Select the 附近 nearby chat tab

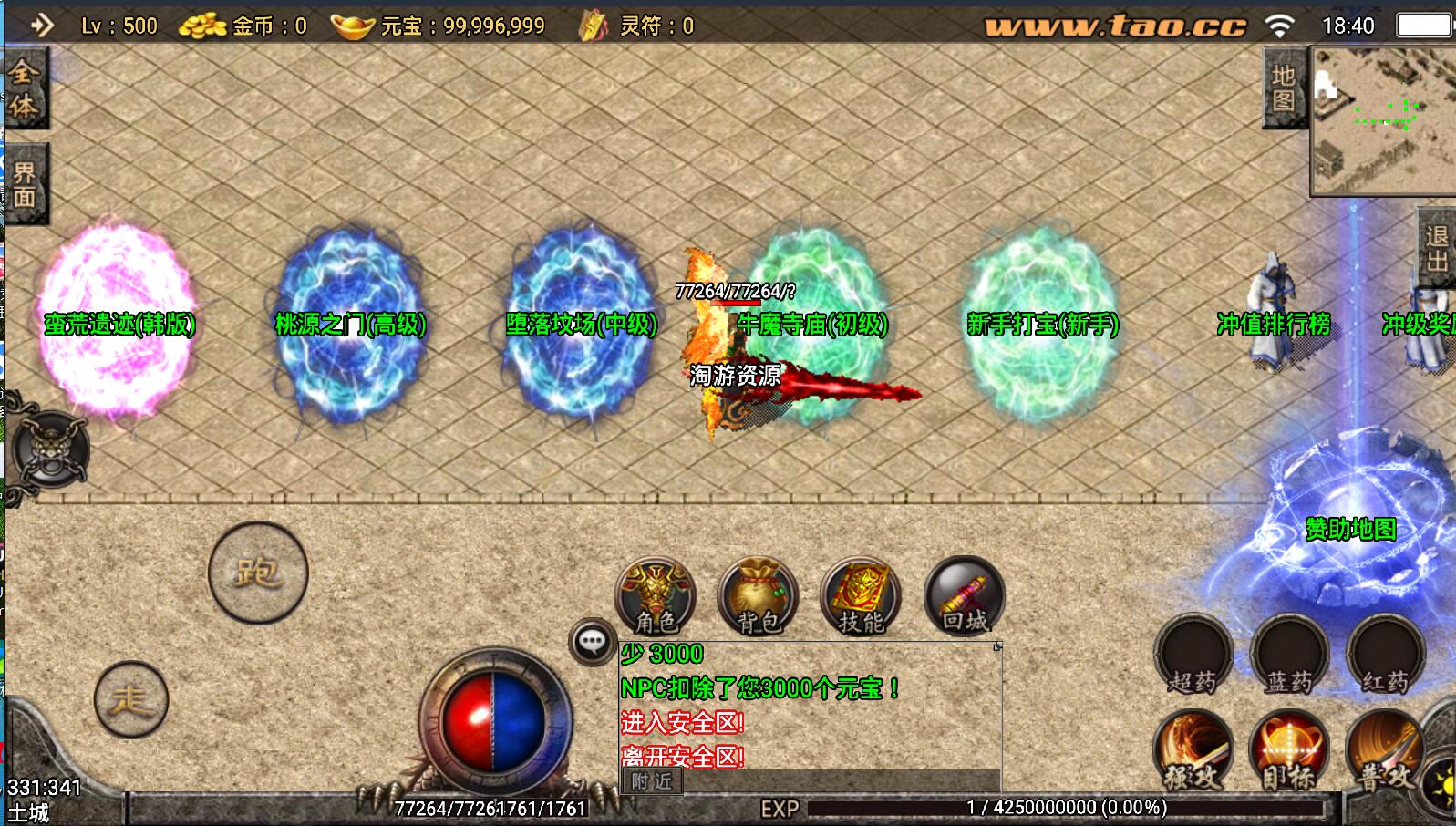[651, 781]
